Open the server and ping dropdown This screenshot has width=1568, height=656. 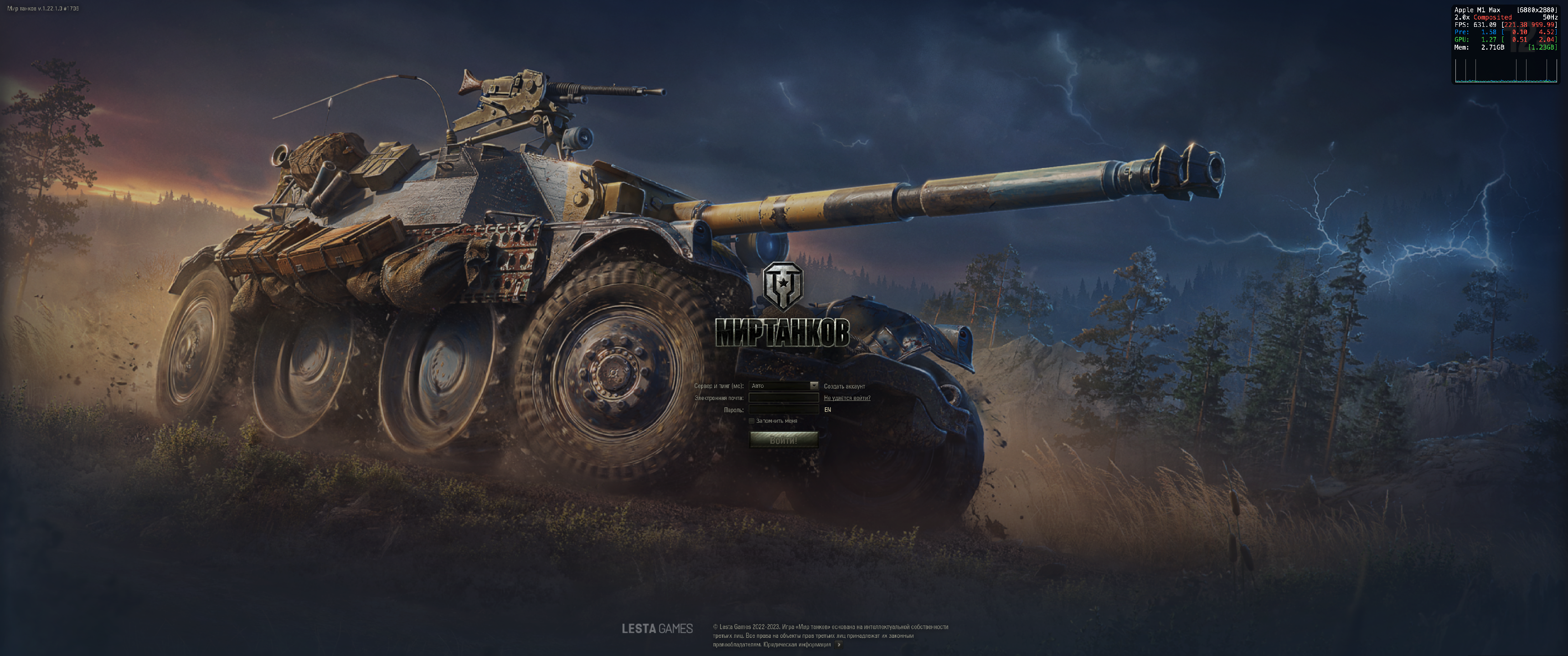click(784, 386)
